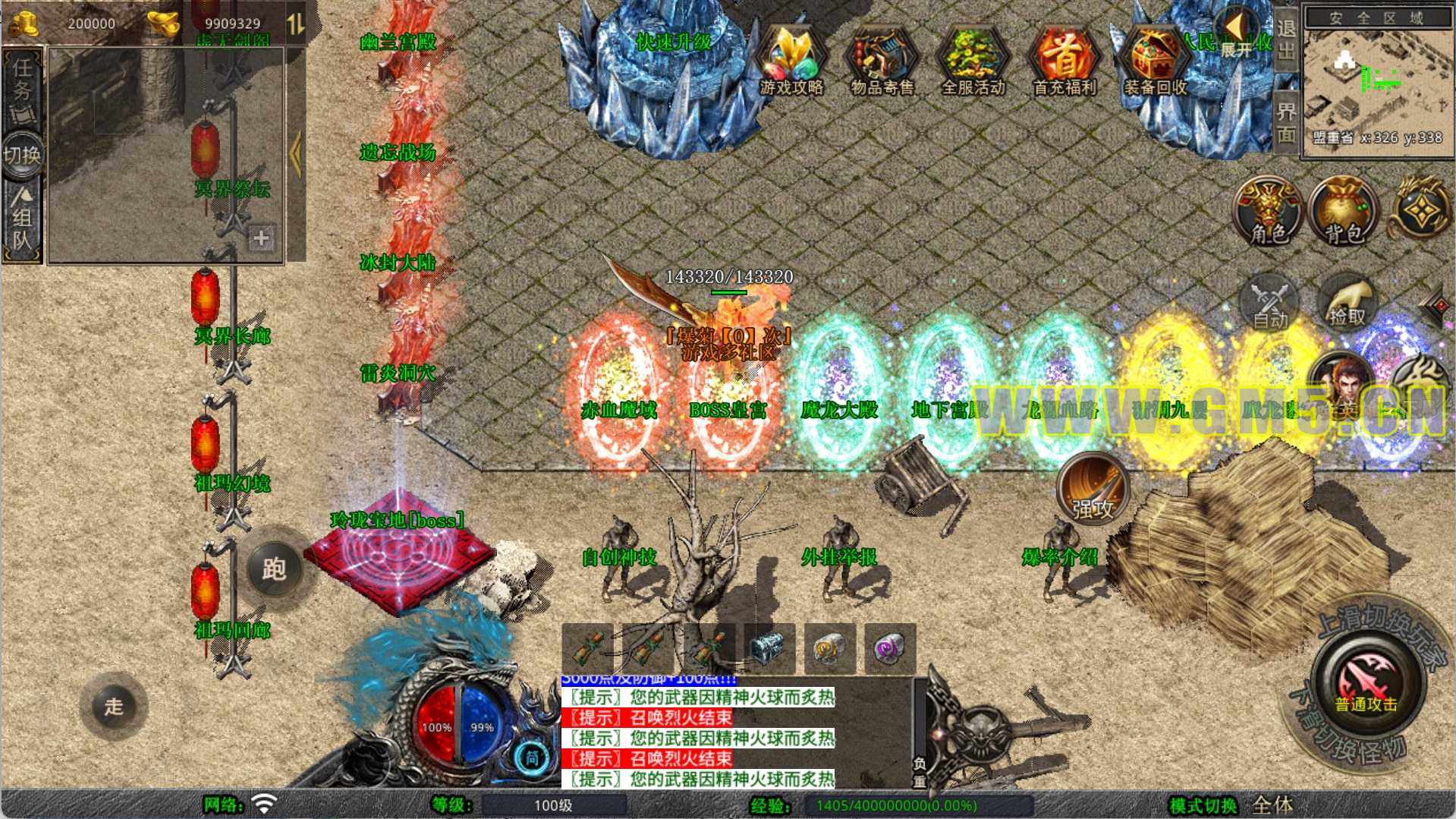This screenshot has height=819, width=1456.
Task: Open the 全服活动 server events
Action: (x=973, y=62)
